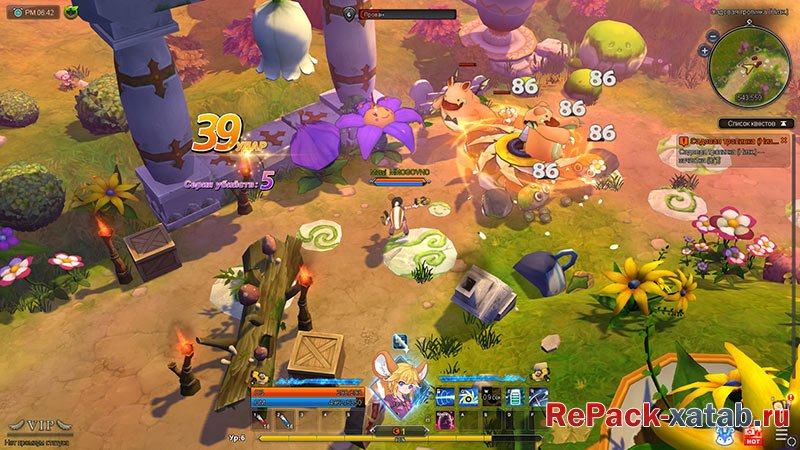This screenshot has width=800, height=450.
Task: Open the red HOT event icon
Action: (753, 436)
